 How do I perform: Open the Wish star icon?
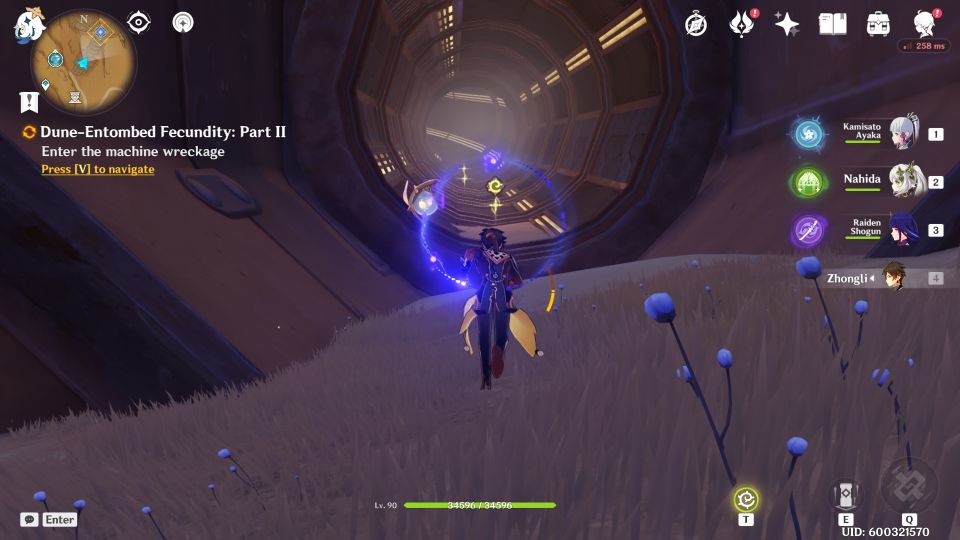787,24
